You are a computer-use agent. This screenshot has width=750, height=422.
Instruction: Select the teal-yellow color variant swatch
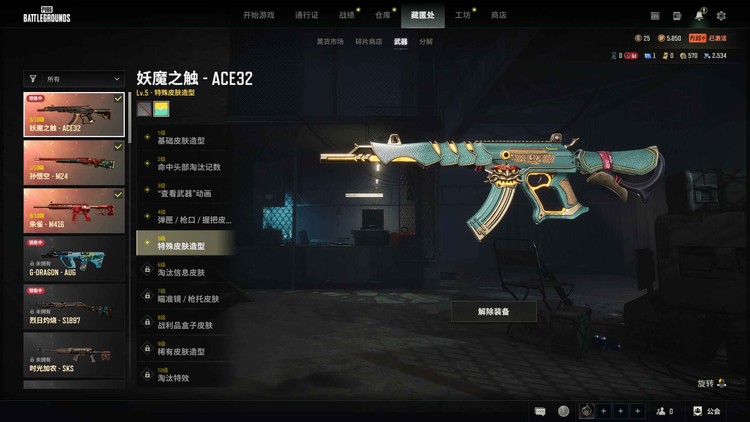pos(161,109)
